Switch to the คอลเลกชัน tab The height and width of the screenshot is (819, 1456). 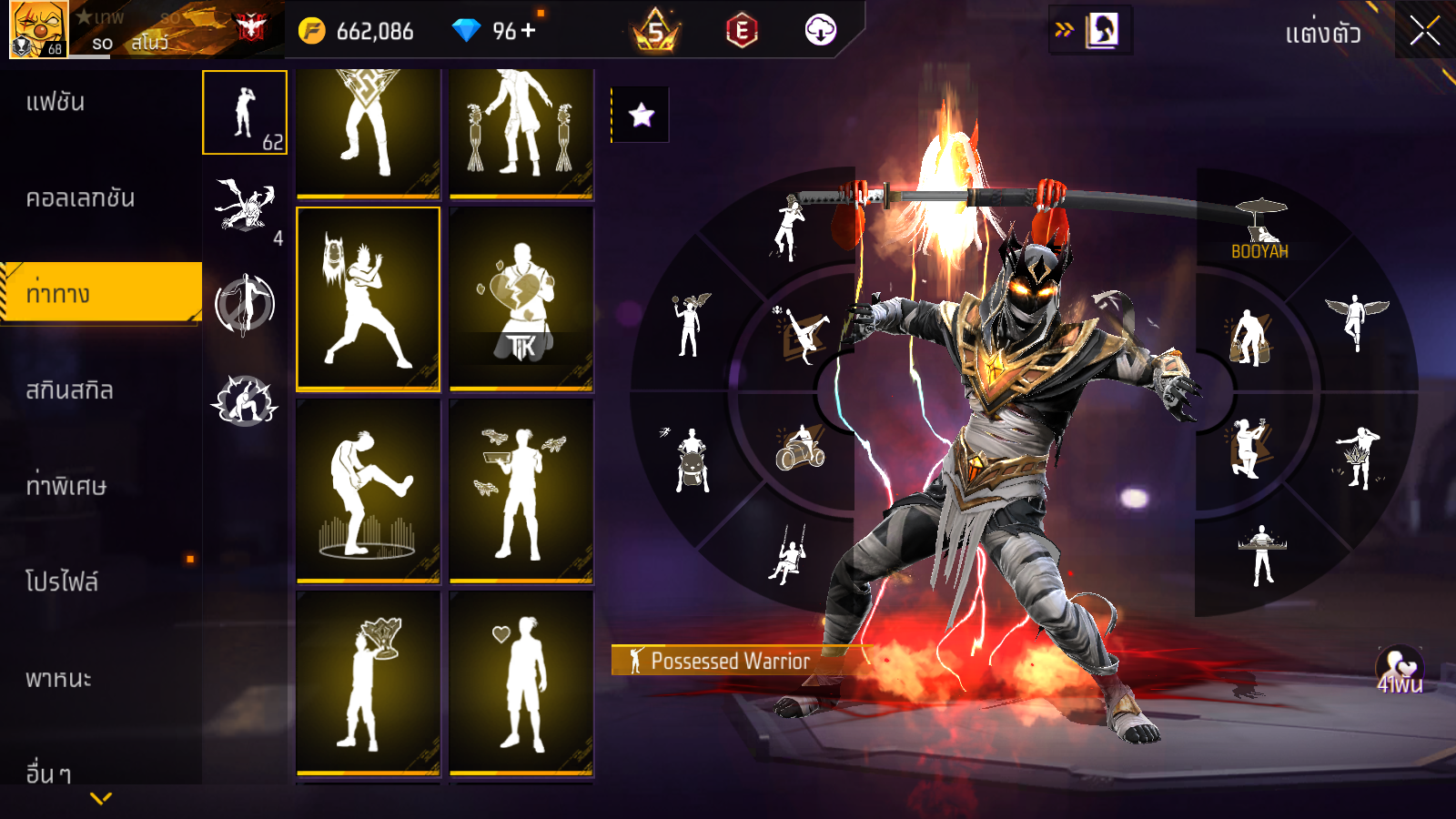point(80,198)
